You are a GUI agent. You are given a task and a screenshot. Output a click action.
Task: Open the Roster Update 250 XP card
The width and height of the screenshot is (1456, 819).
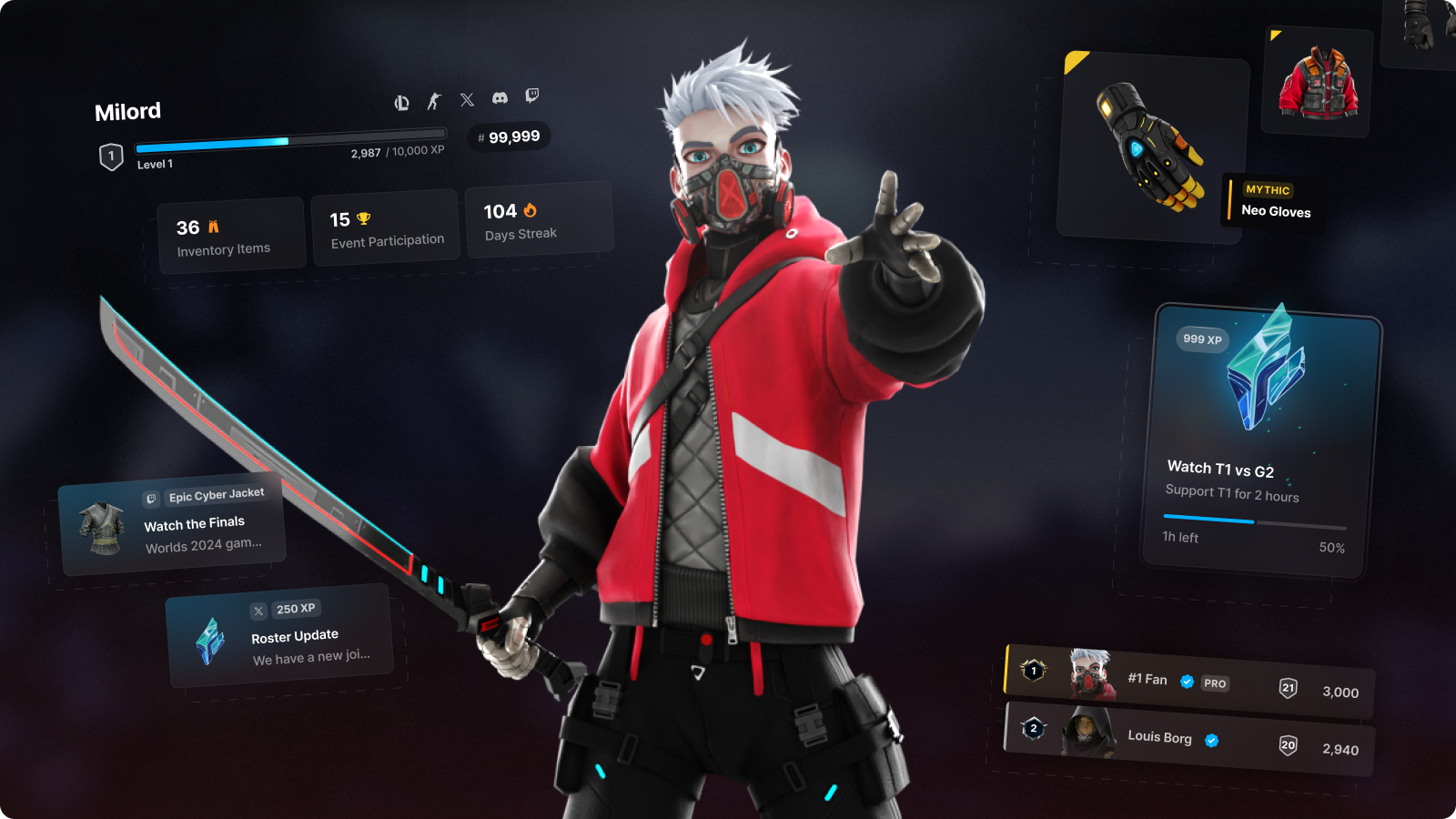[279, 636]
